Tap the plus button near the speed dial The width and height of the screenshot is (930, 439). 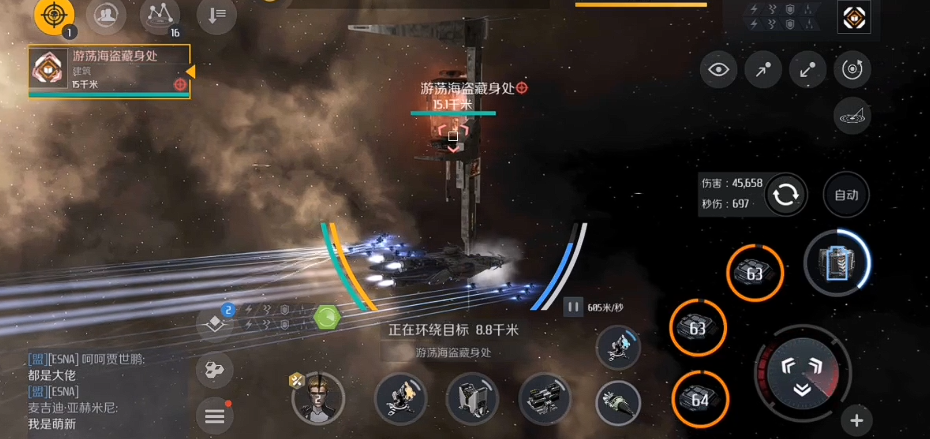(x=856, y=420)
